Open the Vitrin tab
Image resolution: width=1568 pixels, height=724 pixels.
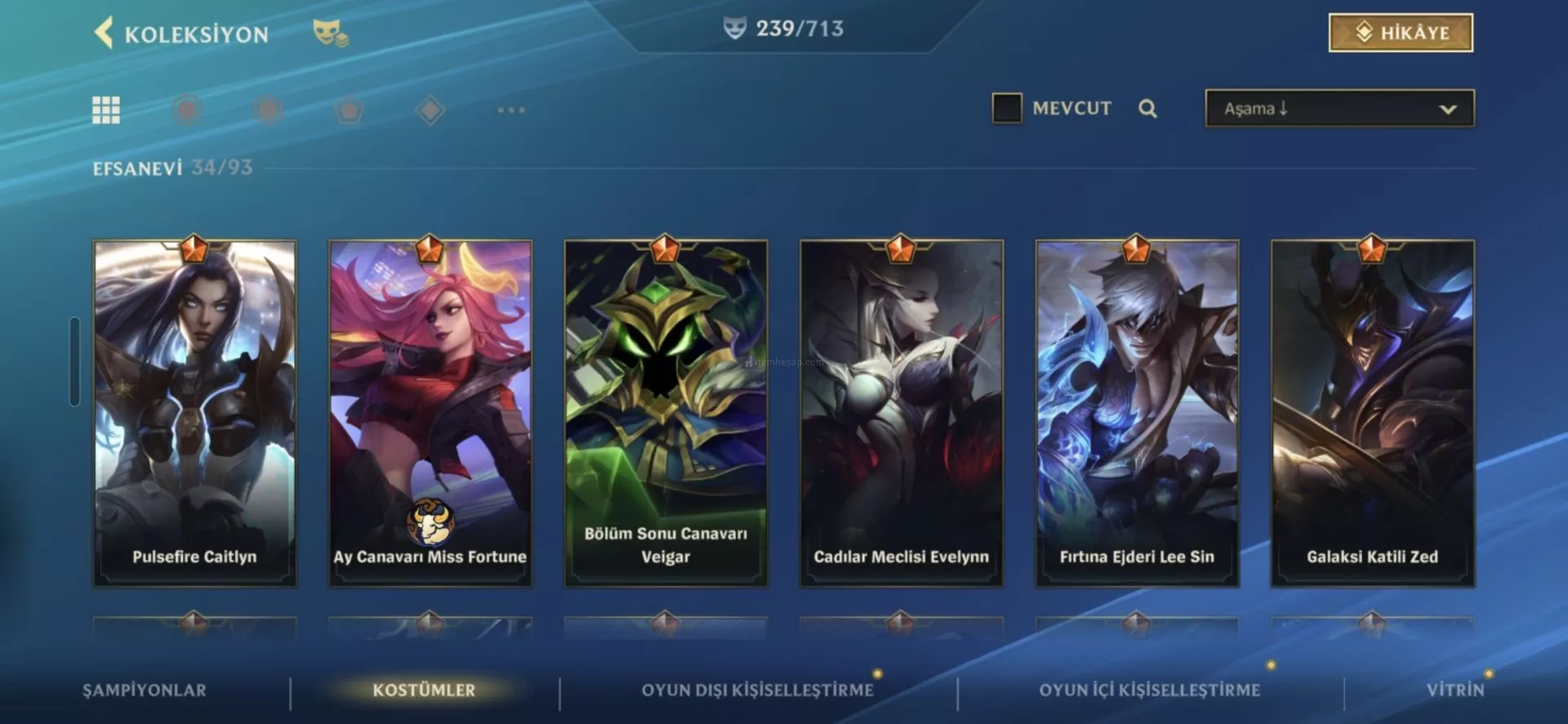1454,690
